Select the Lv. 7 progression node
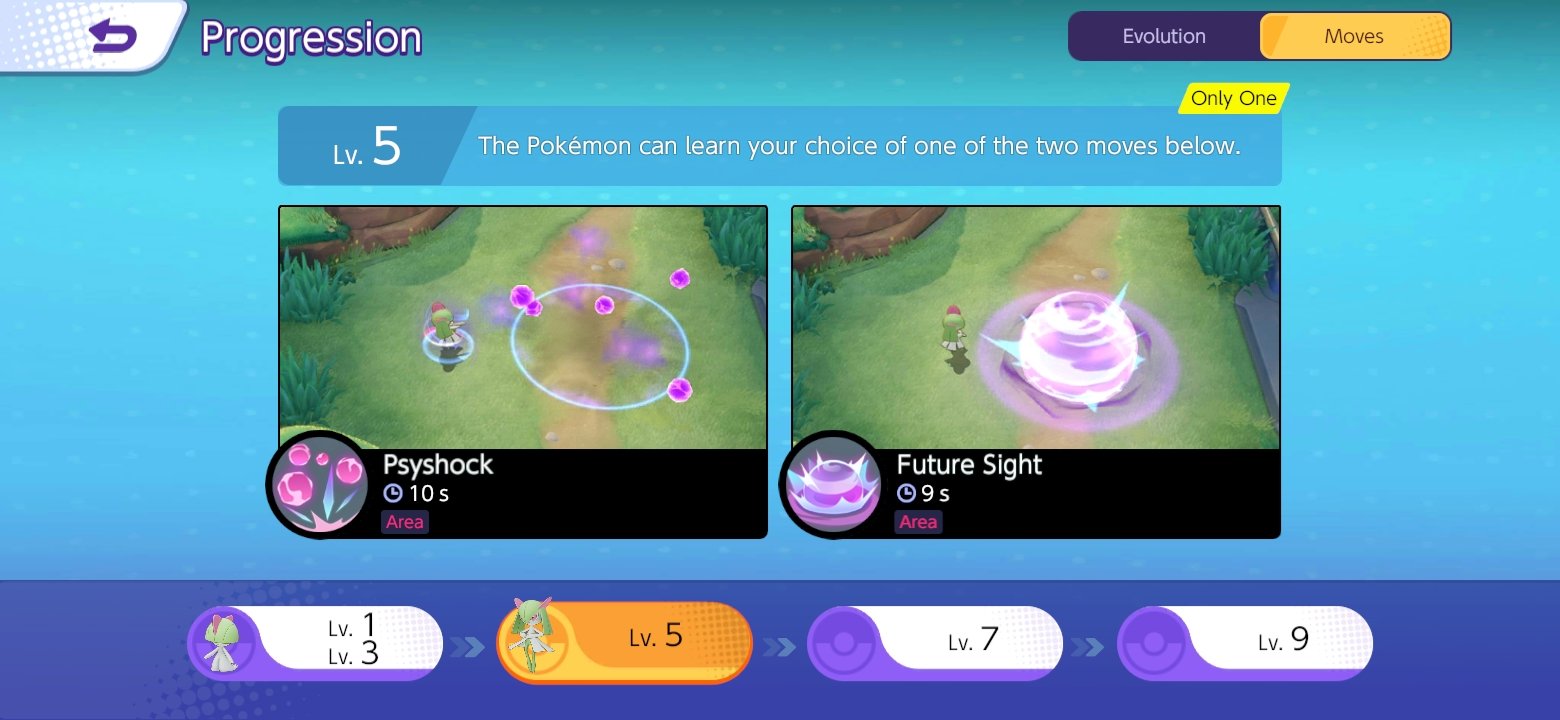Screen dimensions: 1560x720 coord(950,641)
